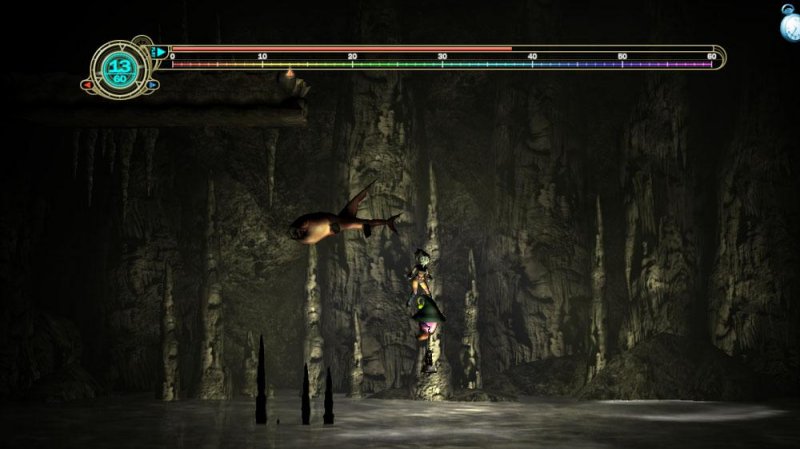Click the cyan play arrow beside the dial
This screenshot has width=800, height=449.
(x=159, y=50)
